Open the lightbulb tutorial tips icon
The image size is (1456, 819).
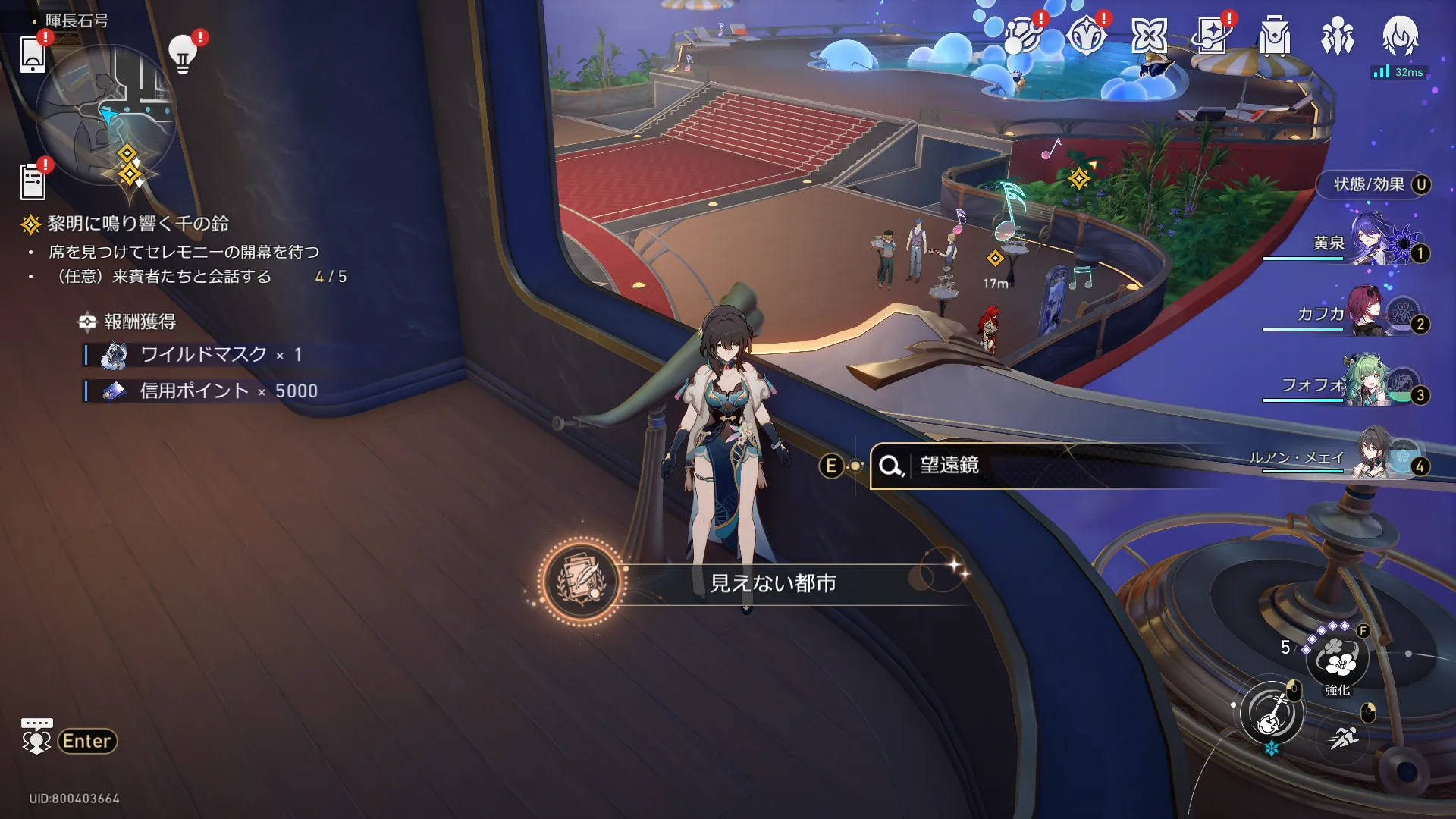point(183,55)
